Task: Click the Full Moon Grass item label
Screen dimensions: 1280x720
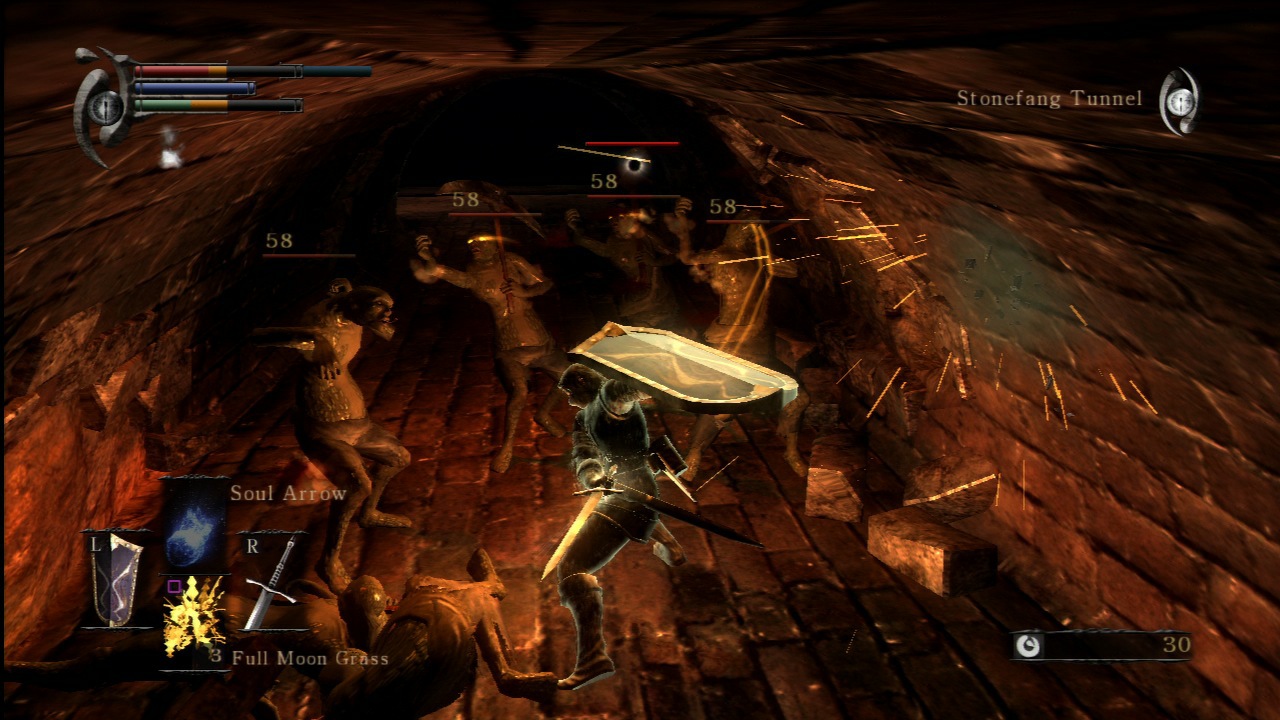Action: (310, 659)
